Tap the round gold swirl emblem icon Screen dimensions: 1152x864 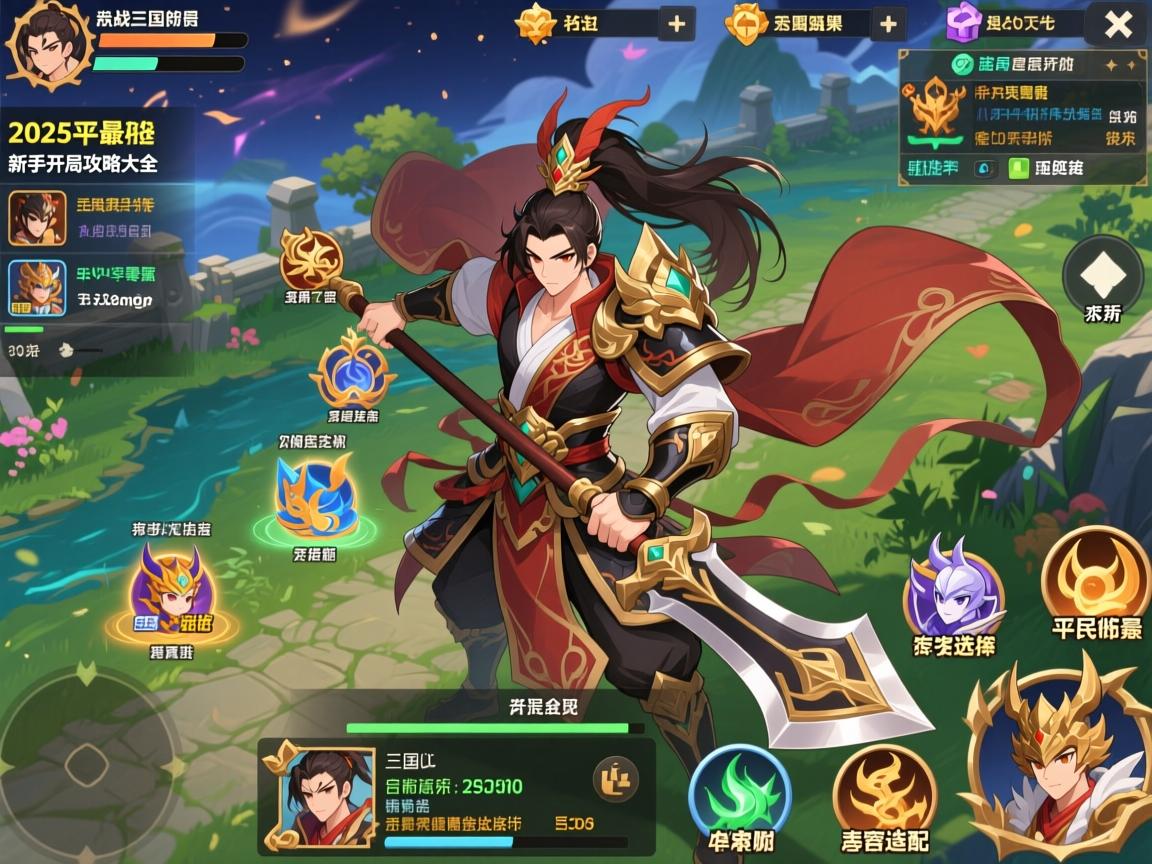(311, 258)
